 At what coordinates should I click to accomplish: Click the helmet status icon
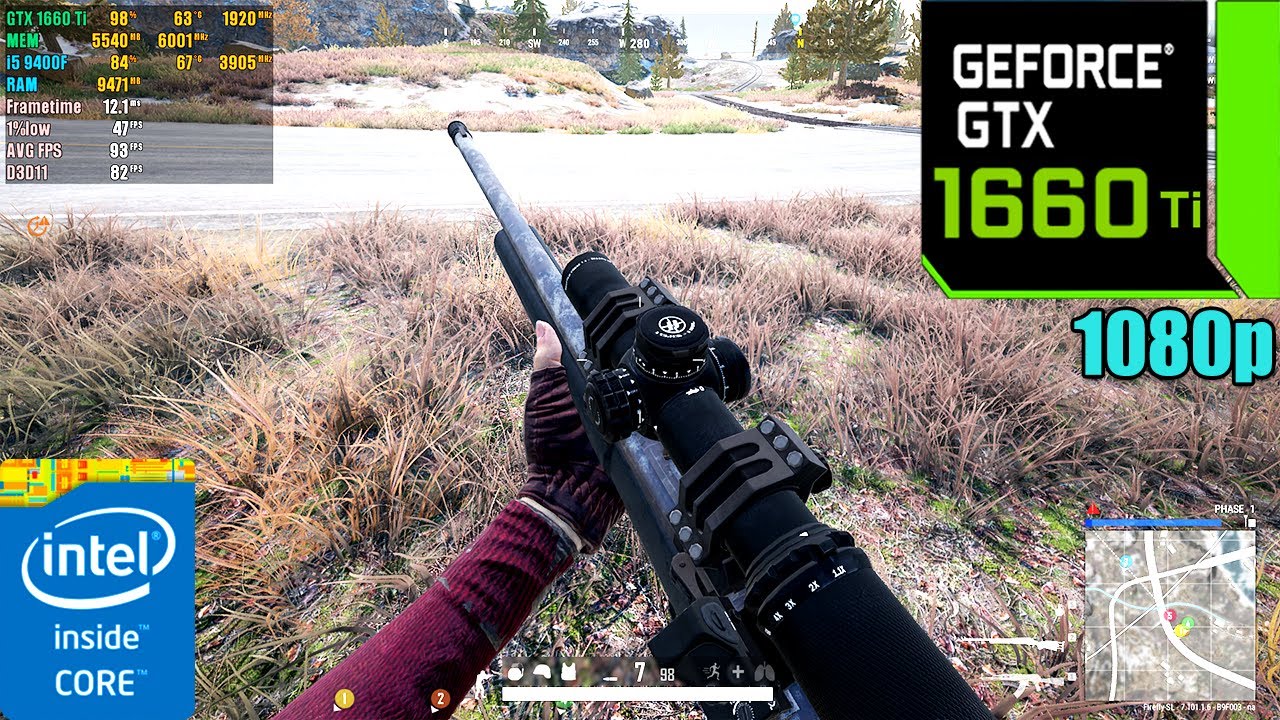point(542,673)
